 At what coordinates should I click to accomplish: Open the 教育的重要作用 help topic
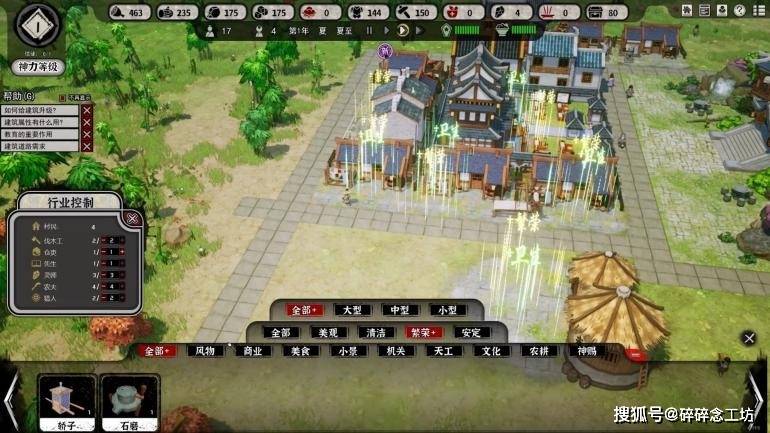pos(40,134)
